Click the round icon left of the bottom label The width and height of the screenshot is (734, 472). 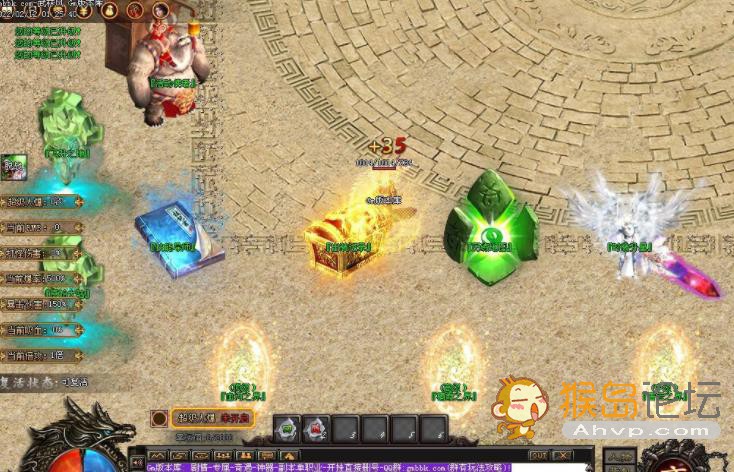[159, 418]
